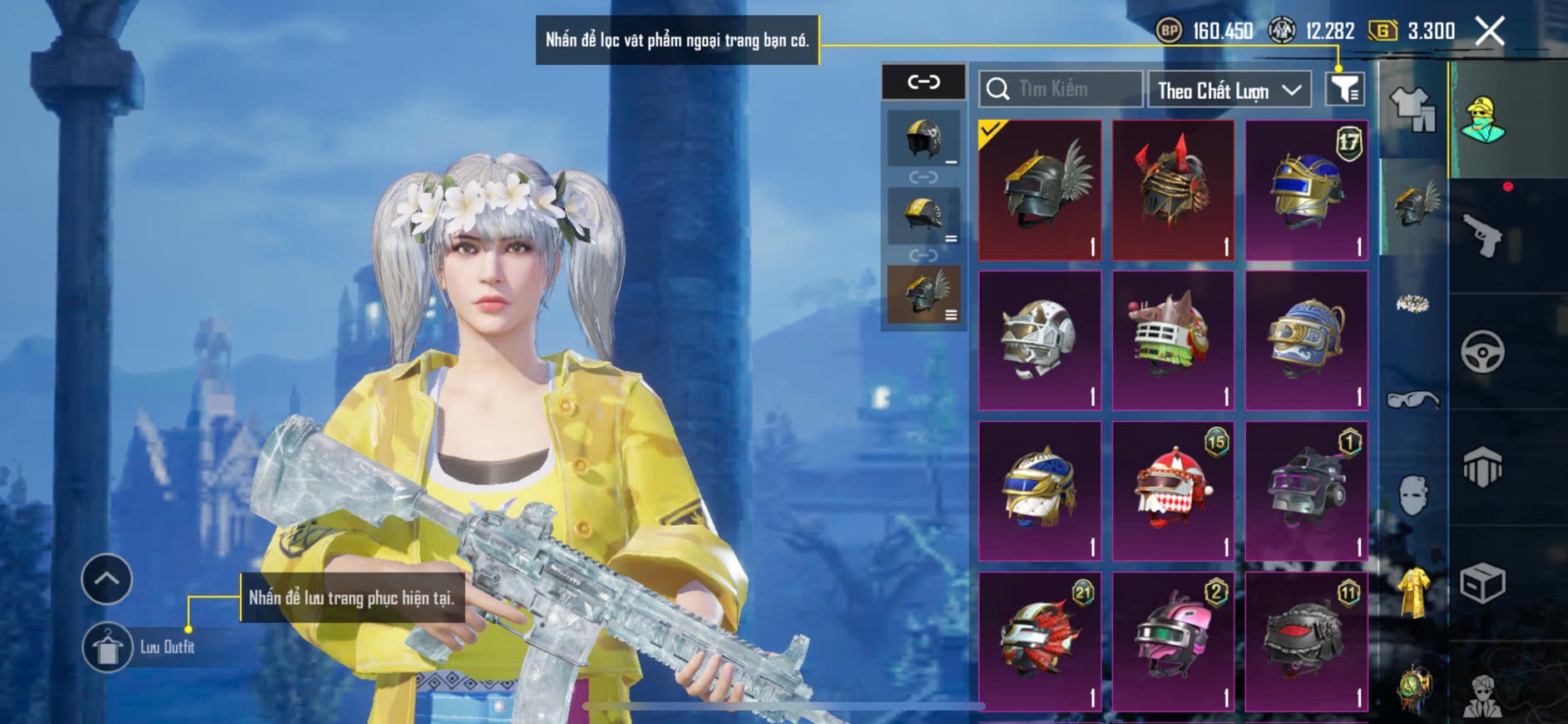
Task: Switch to the pistol weapon skins tab
Action: (1482, 236)
